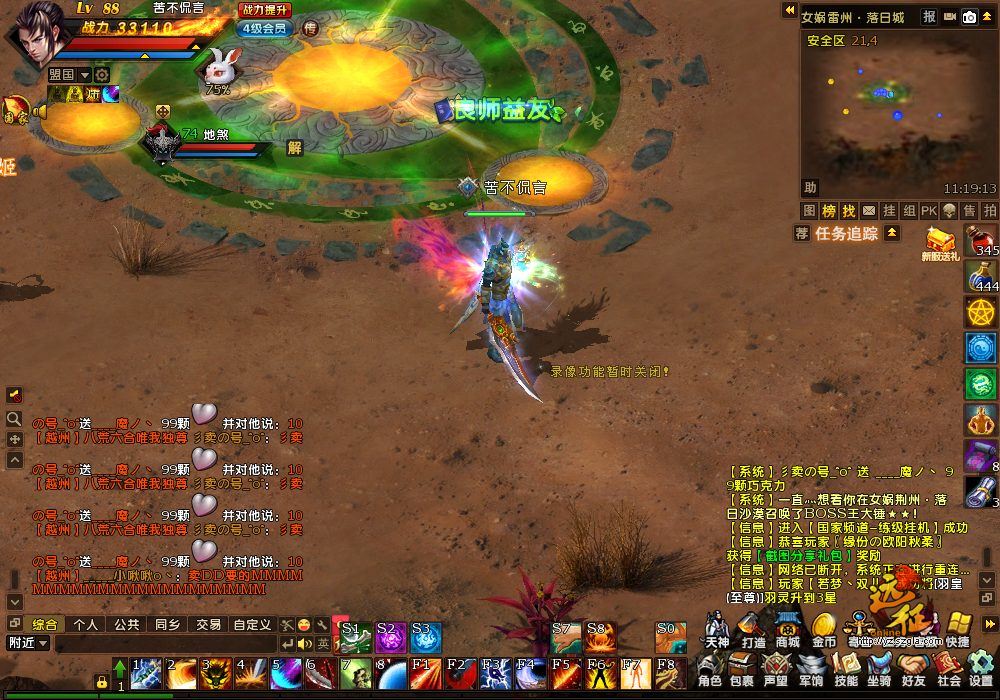
Task: Open the mail envelope below the minimap
Action: [868, 210]
